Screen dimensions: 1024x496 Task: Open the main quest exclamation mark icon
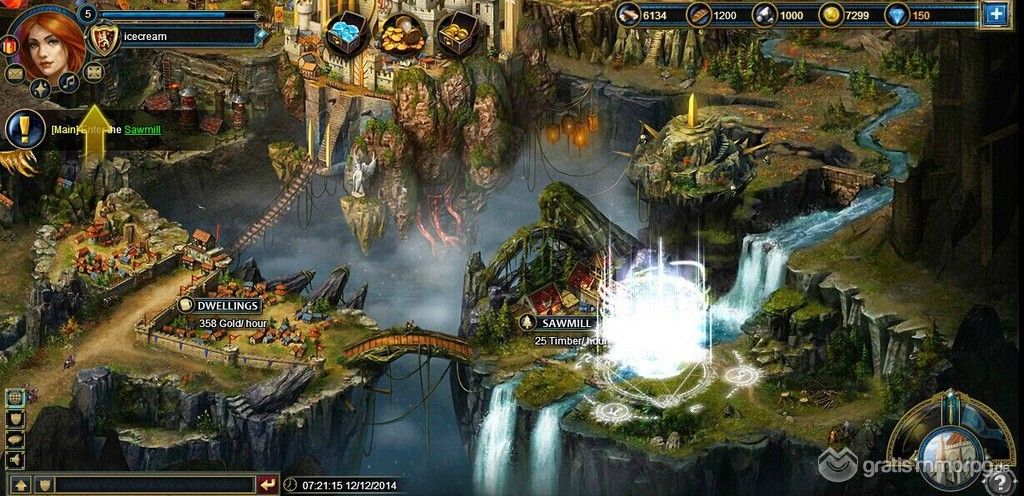22,130
